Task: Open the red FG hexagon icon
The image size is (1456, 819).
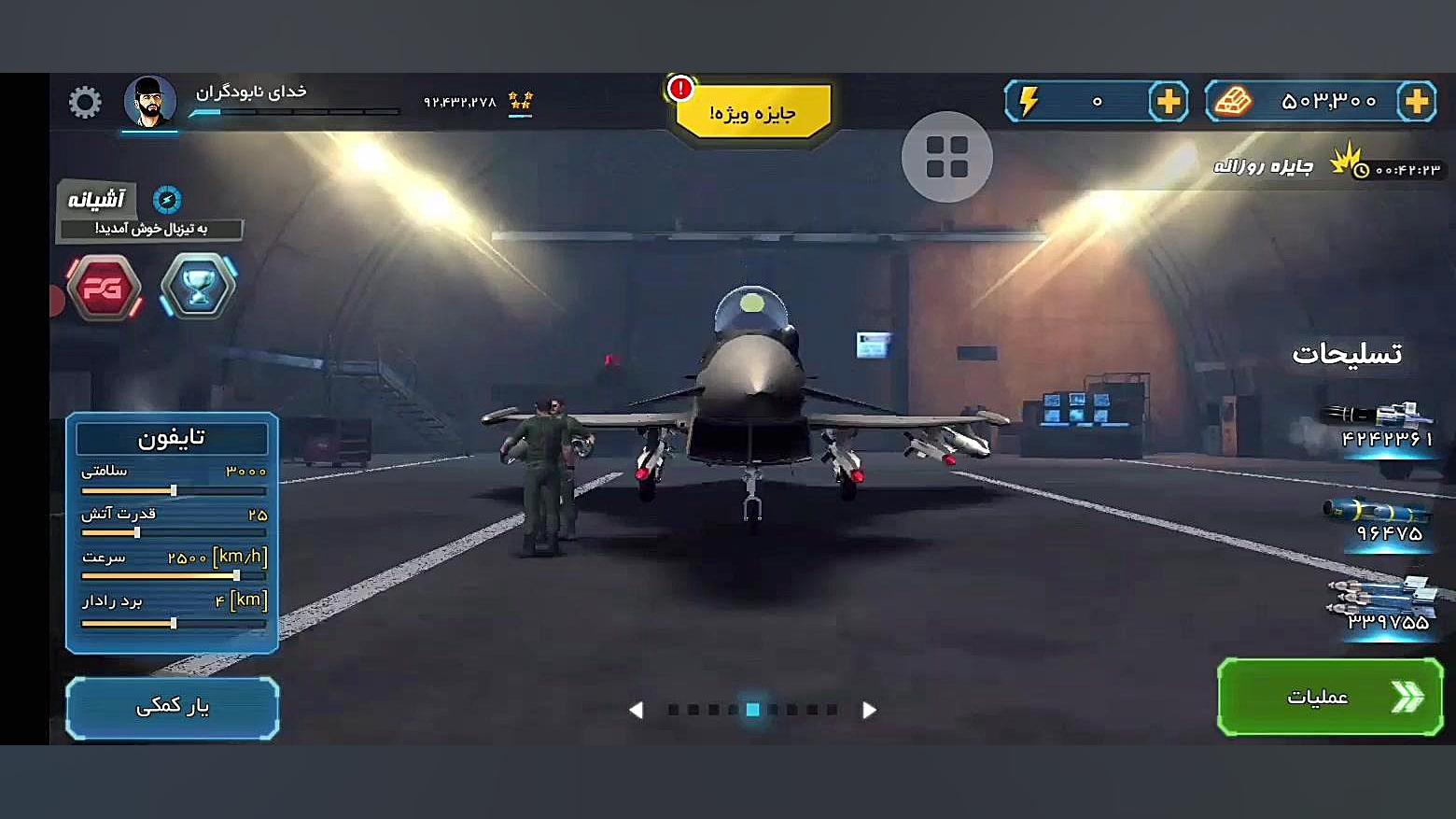Action: pyautogui.click(x=104, y=288)
